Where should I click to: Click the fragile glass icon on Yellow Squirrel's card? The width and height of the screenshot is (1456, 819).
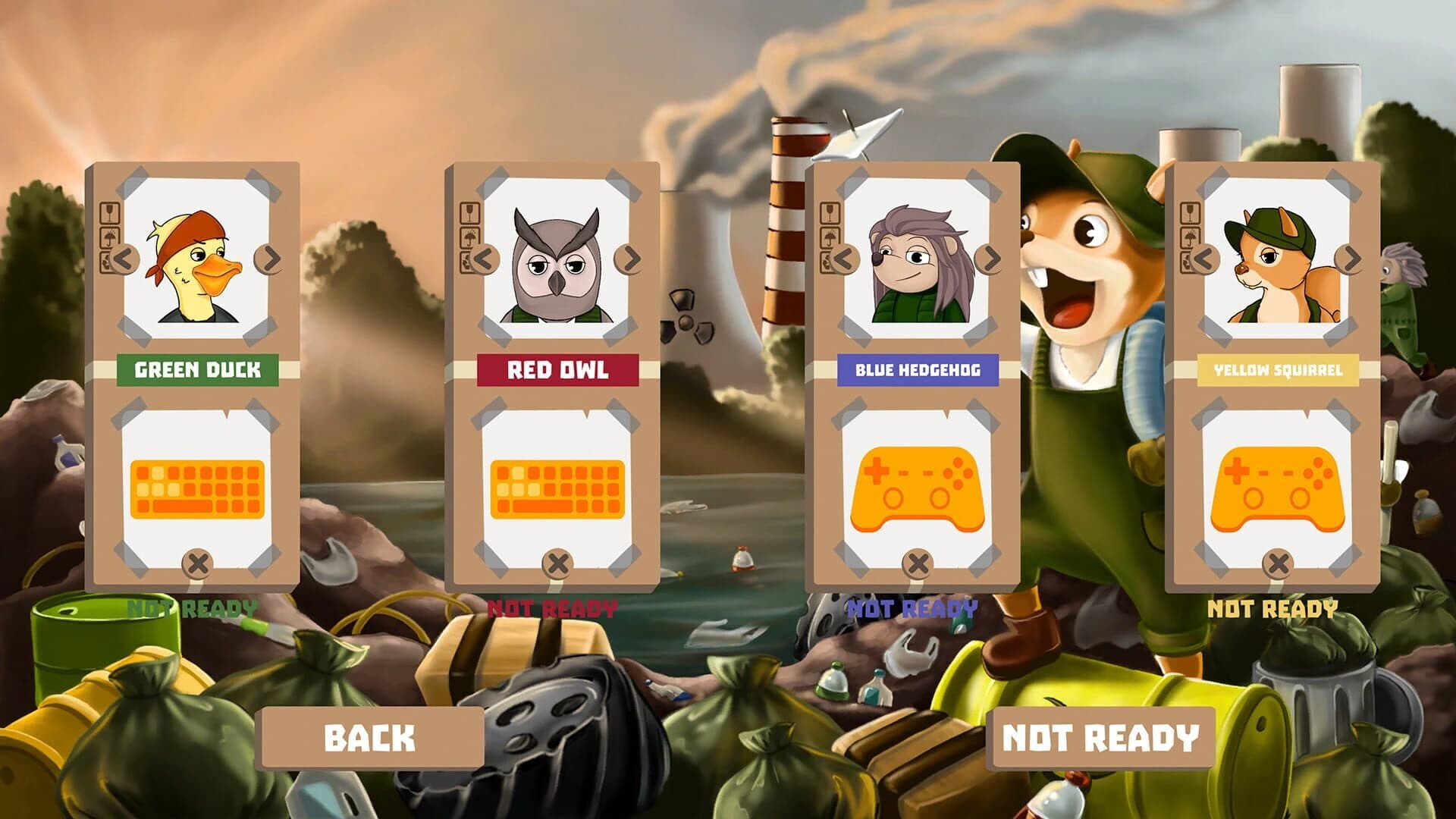pyautogui.click(x=1189, y=214)
